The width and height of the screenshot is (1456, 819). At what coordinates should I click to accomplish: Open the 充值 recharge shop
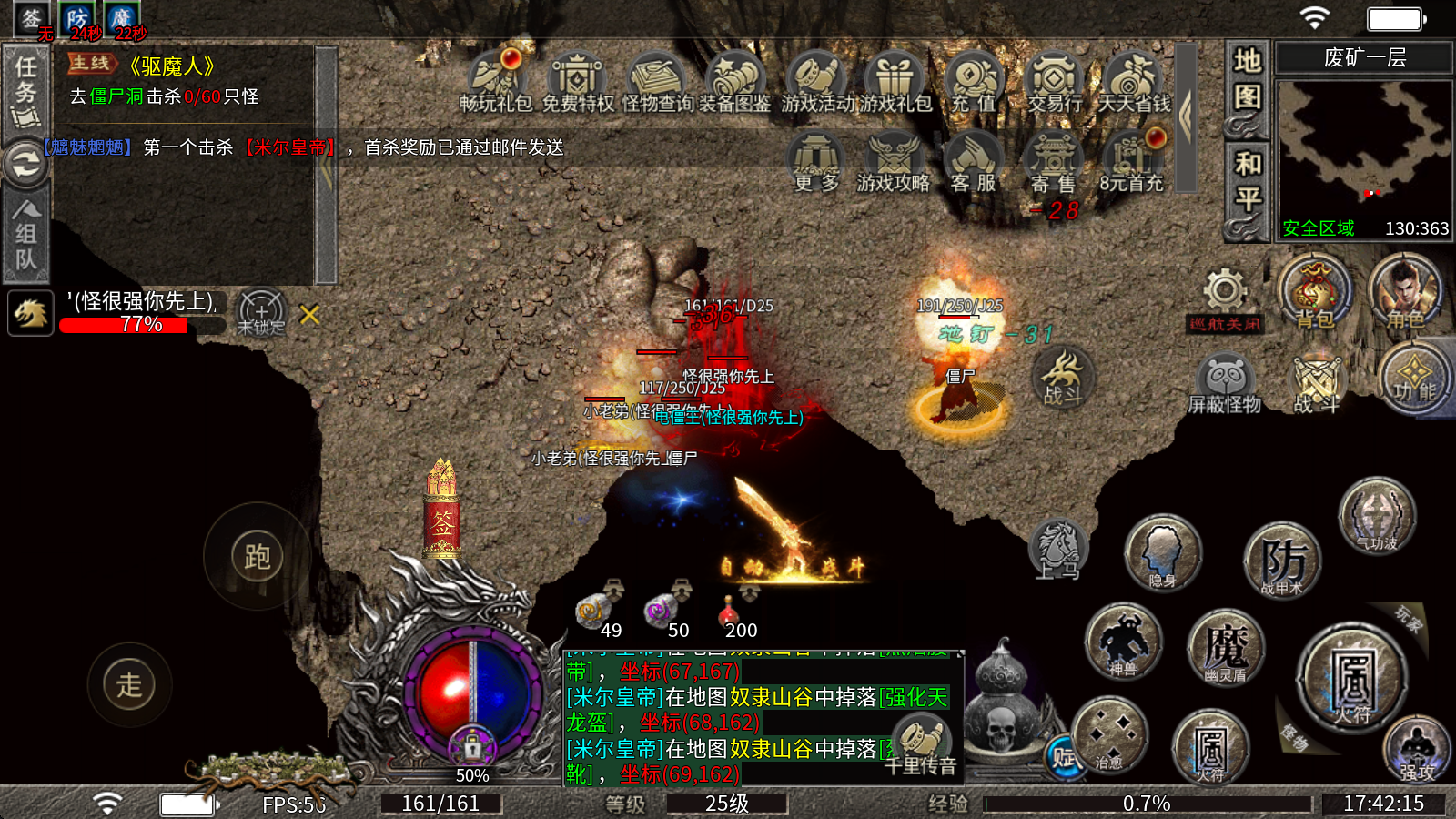pyautogui.click(x=974, y=81)
